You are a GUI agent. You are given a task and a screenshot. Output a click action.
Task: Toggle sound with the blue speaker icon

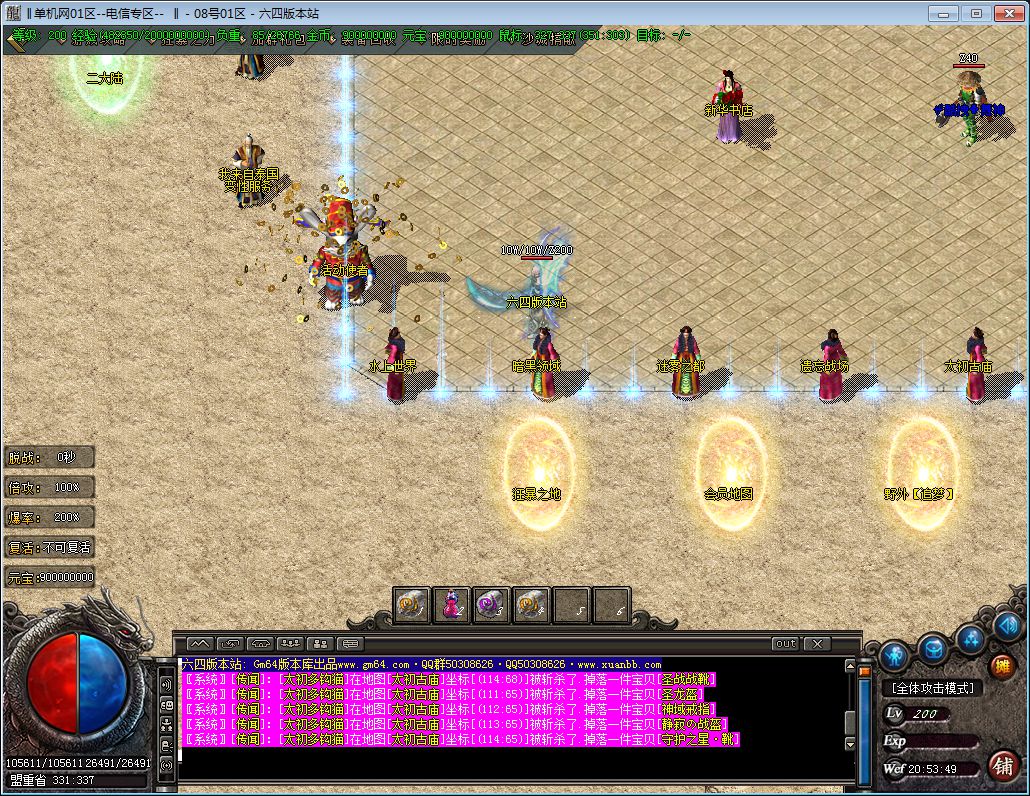click(x=1007, y=627)
